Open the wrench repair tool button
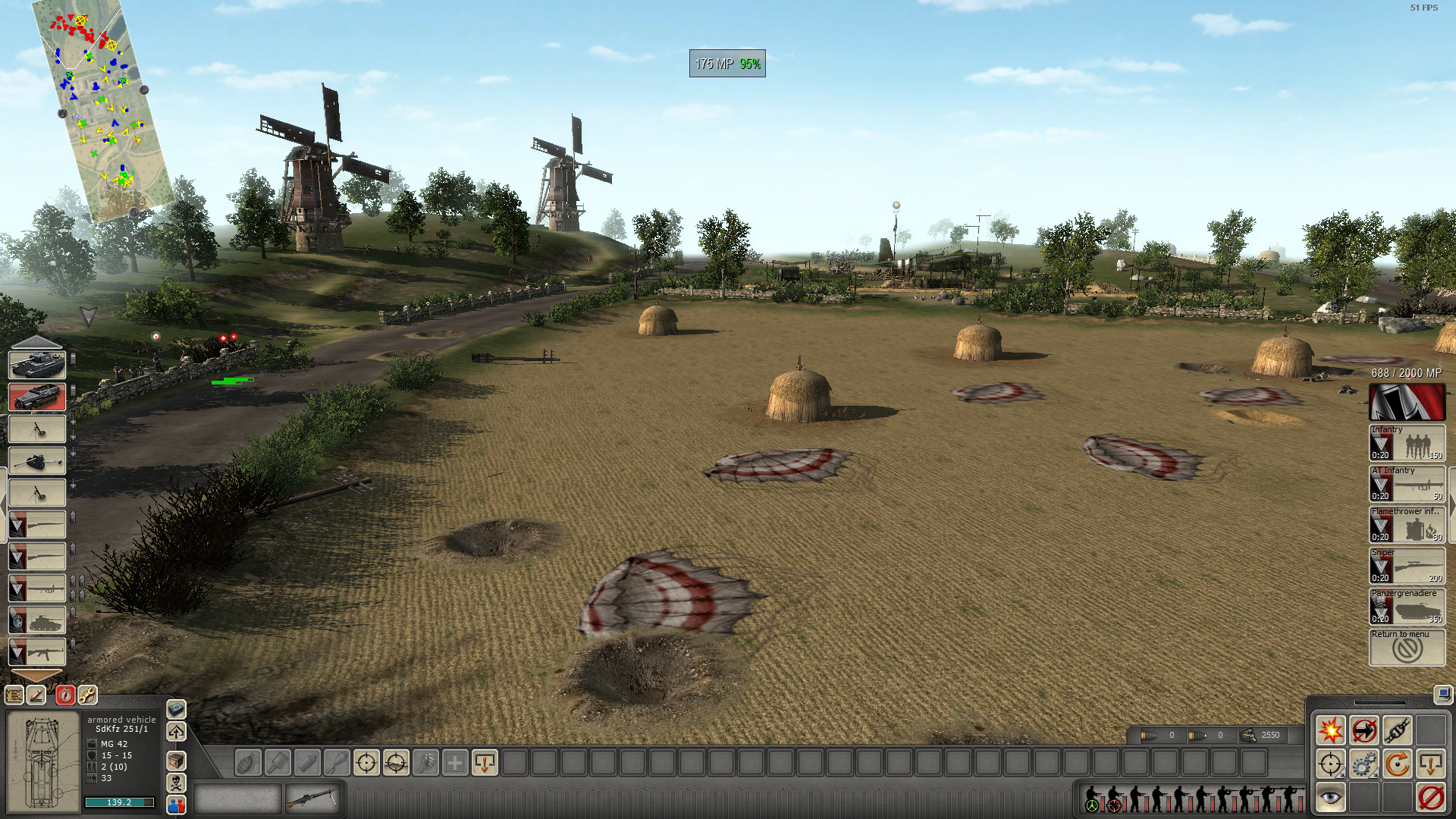Viewport: 1456px width, 819px height. (x=87, y=695)
